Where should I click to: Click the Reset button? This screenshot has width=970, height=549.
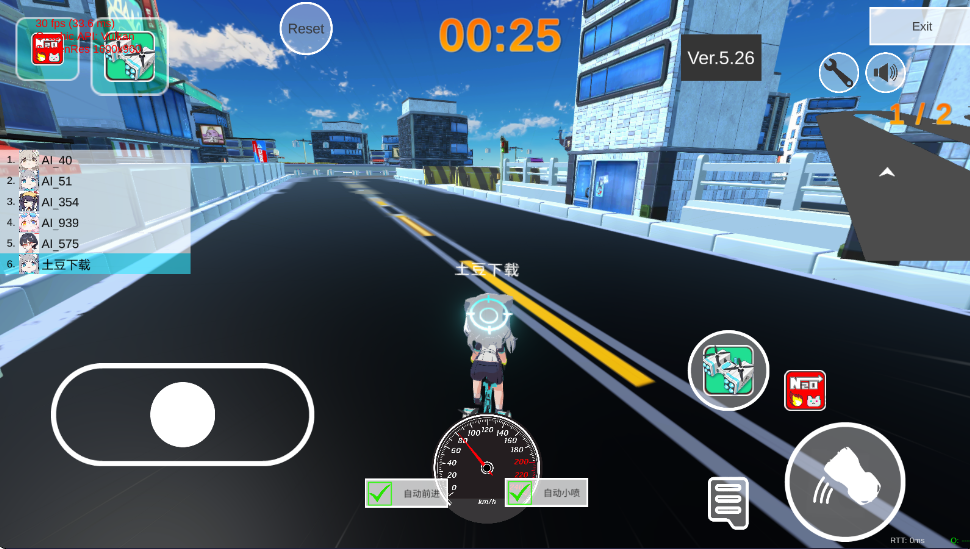point(306,28)
